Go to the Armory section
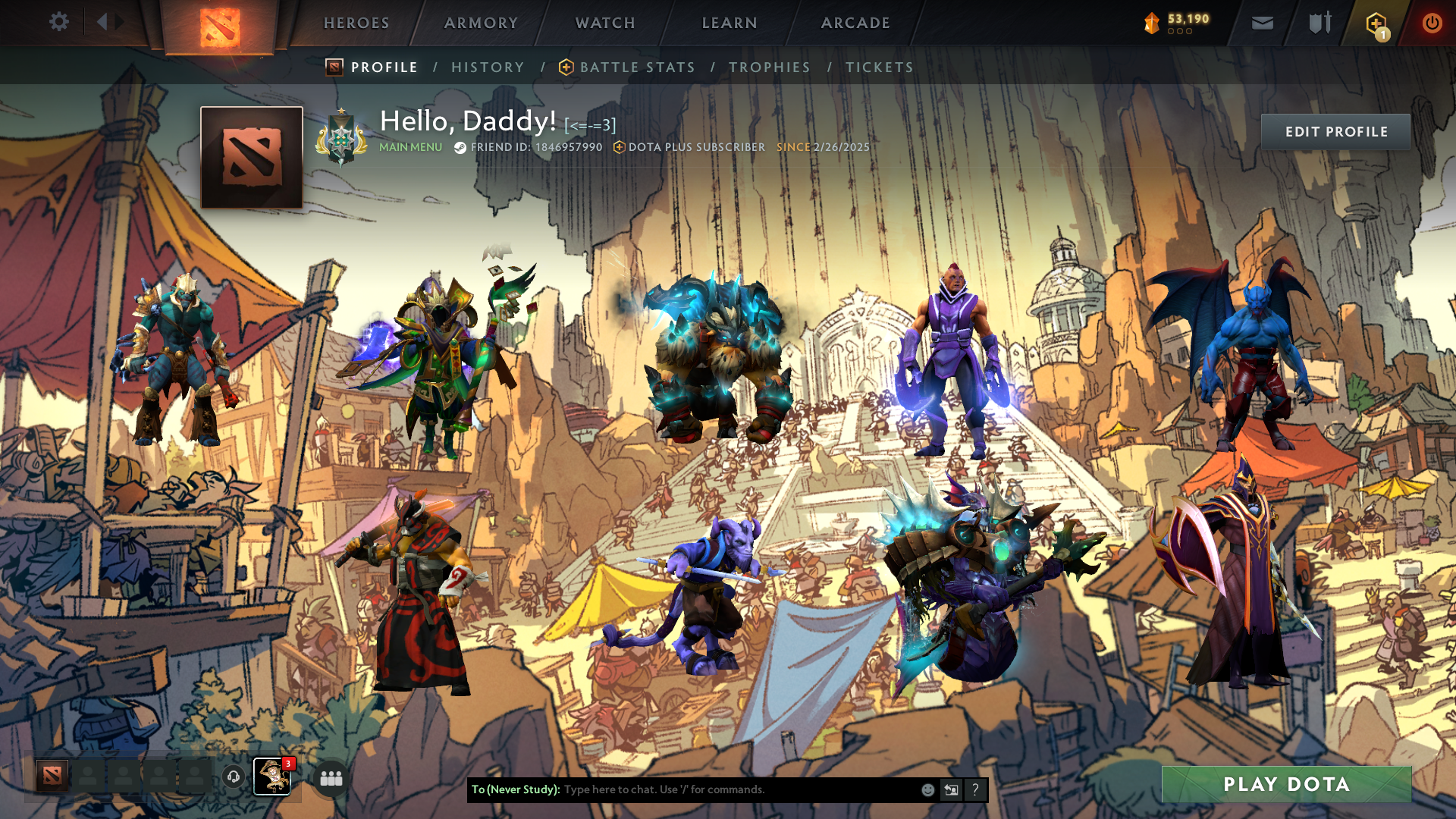This screenshot has height=819, width=1456. pyautogui.click(x=481, y=23)
